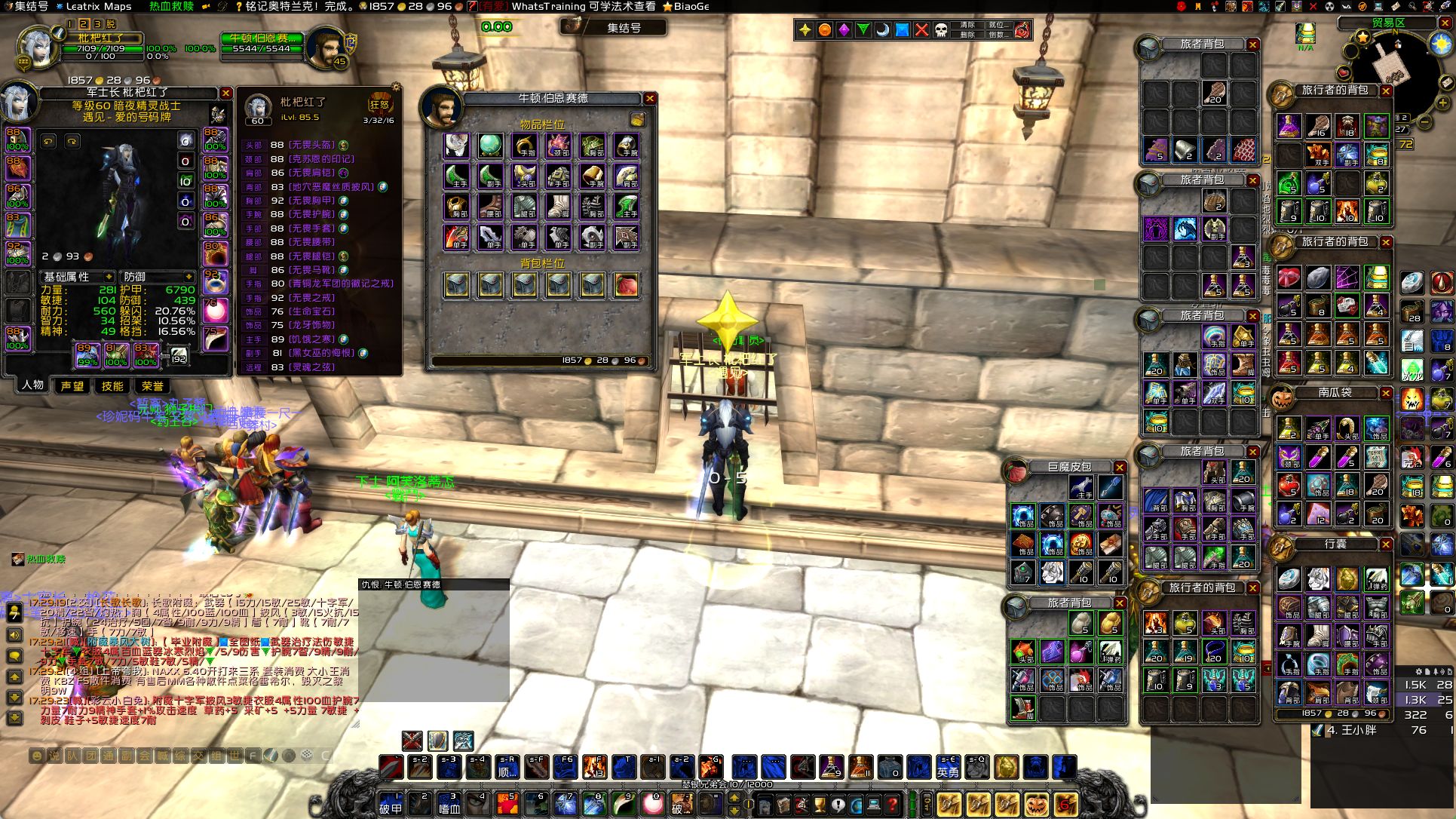The width and height of the screenshot is (1456, 819).
Task: Open the BiaoGe addon from top bar
Action: coord(686,6)
